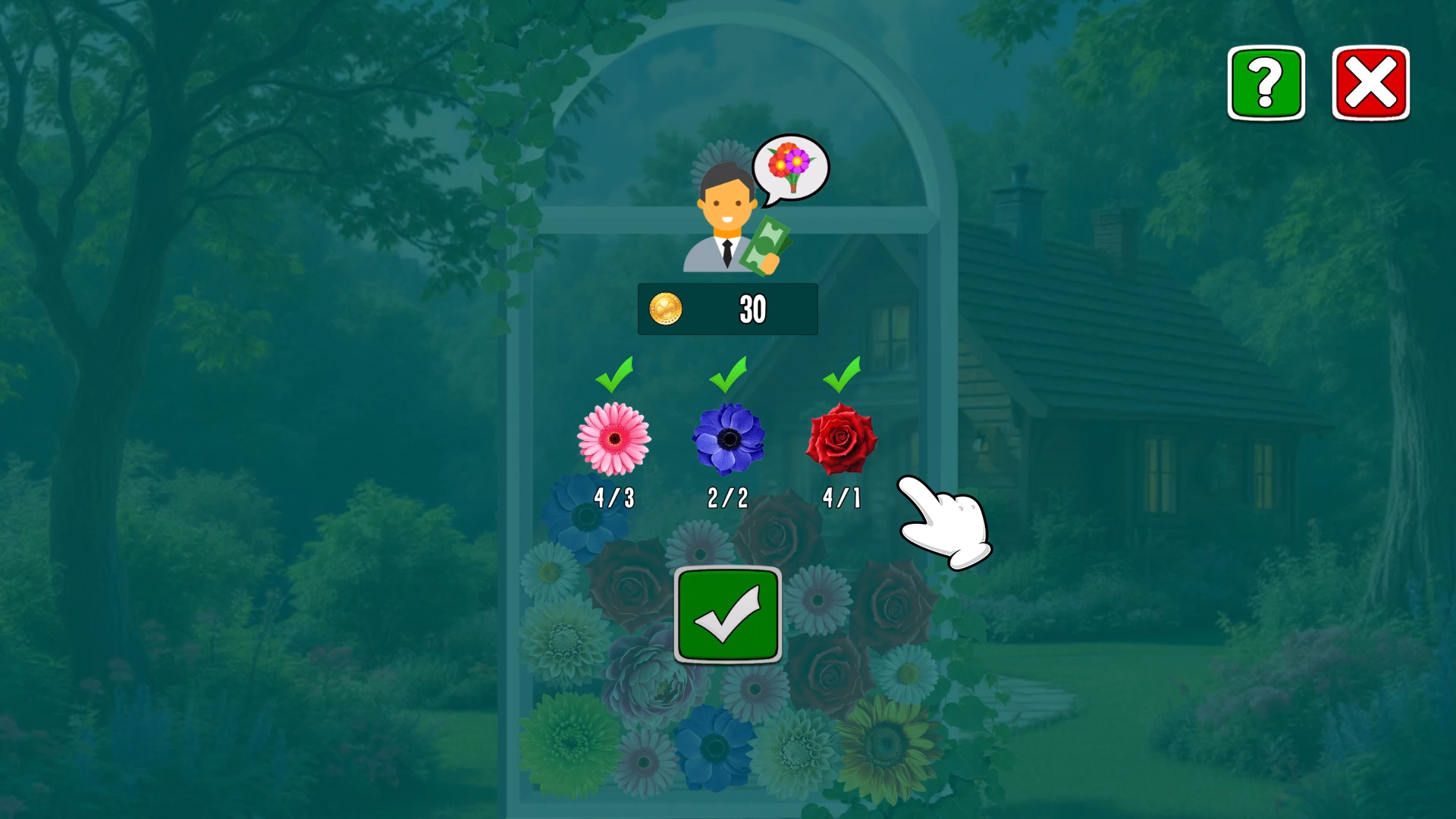Click the coin counter showing 30
Viewport: 1456px width, 819px height.
pyautogui.click(x=752, y=309)
